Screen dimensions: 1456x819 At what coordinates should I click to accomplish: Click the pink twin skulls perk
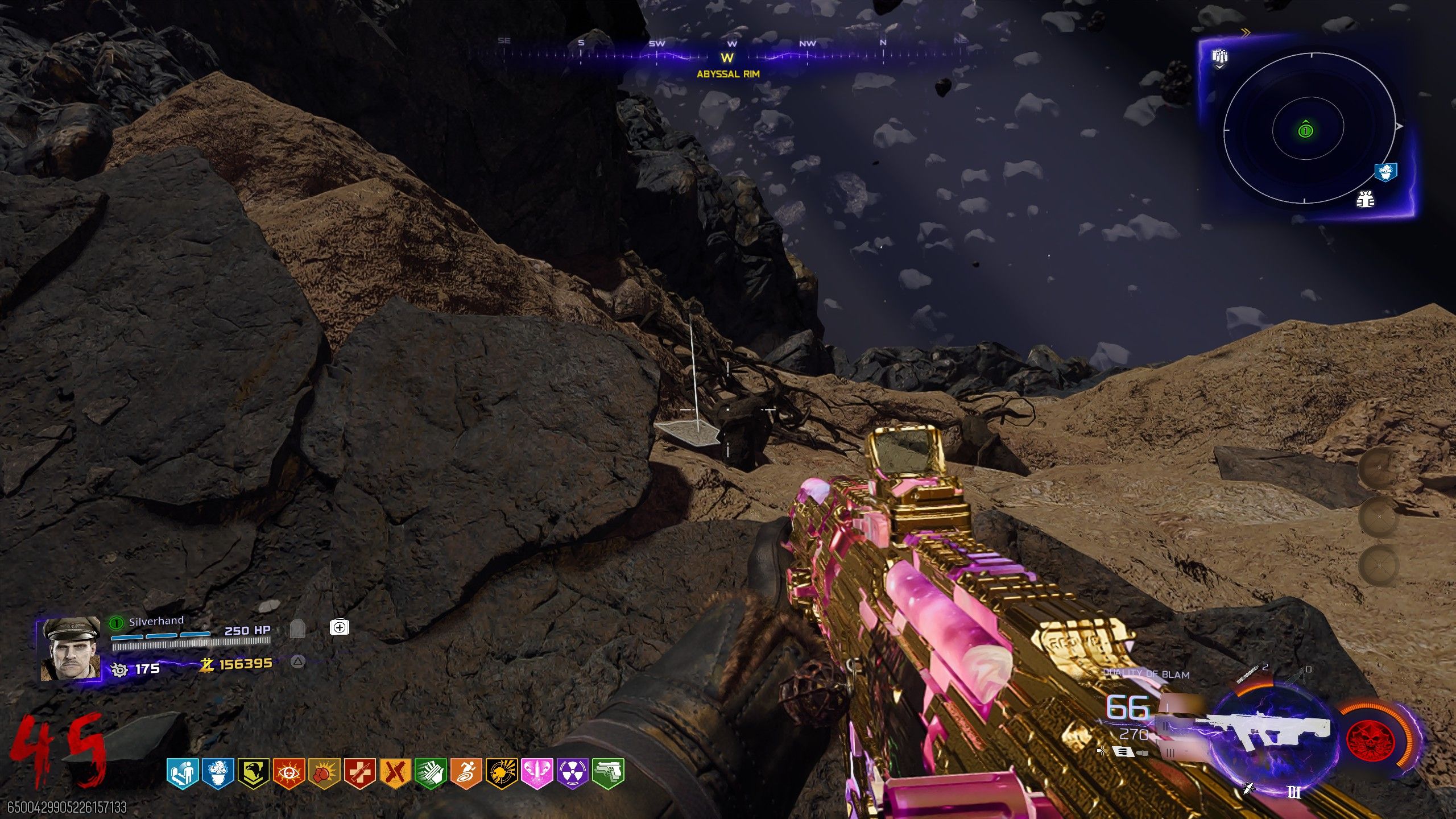click(x=537, y=773)
